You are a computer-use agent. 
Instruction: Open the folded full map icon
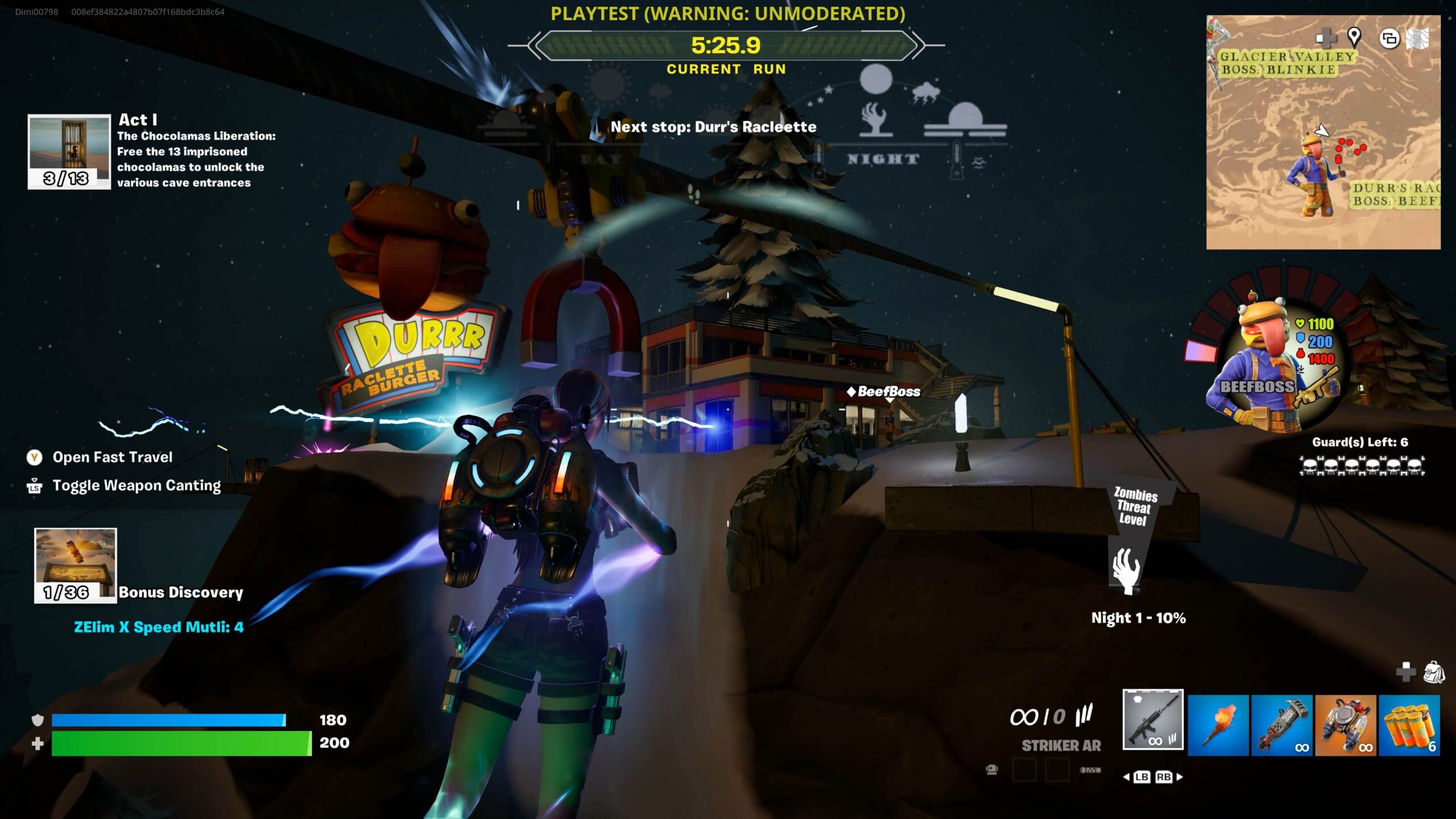1418,39
